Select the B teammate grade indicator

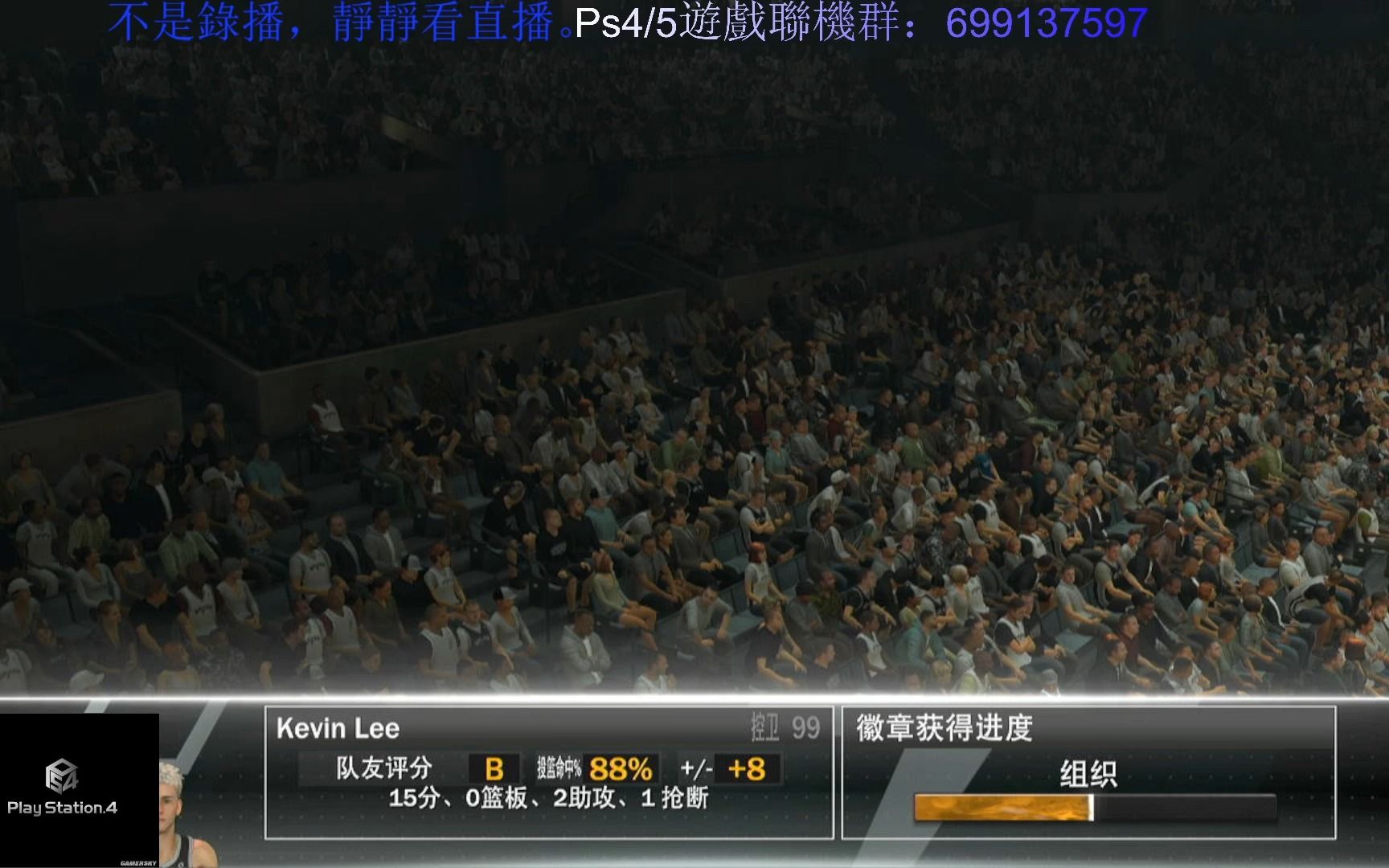point(492,769)
